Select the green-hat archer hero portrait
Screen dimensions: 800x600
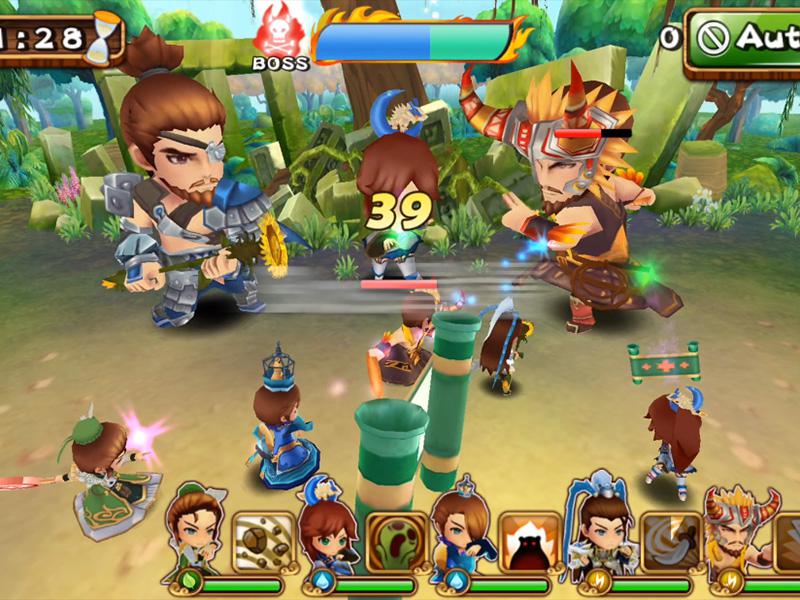196,530
